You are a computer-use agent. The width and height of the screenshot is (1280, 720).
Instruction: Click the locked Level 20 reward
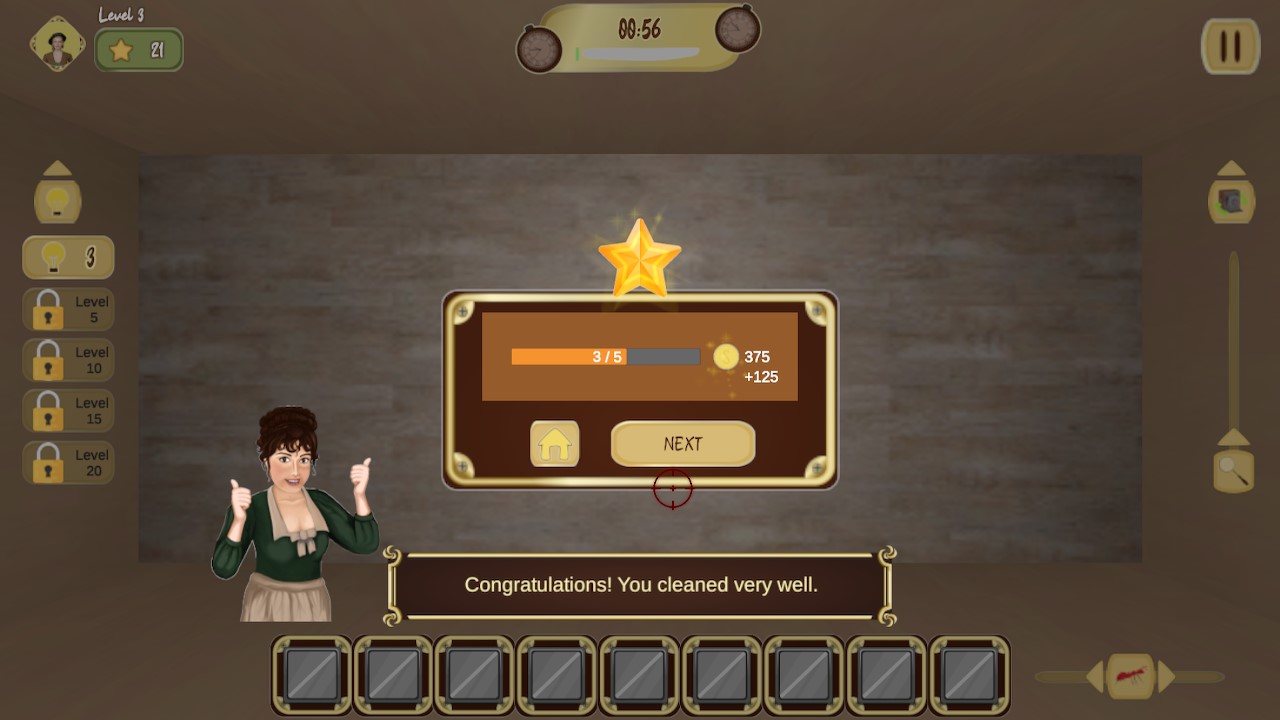[x=67, y=462]
